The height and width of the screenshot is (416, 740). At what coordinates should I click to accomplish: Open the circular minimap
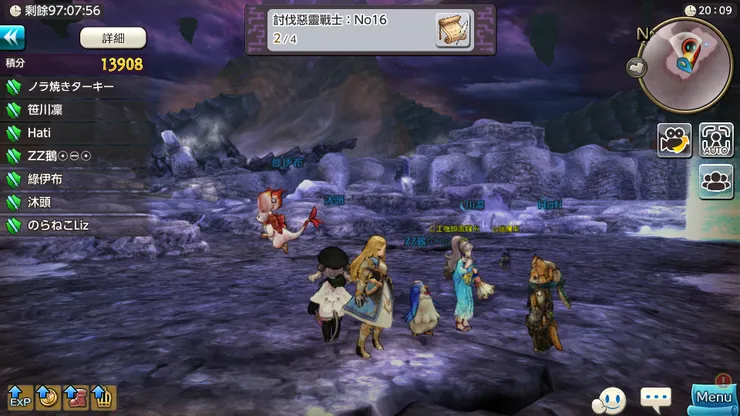point(686,63)
